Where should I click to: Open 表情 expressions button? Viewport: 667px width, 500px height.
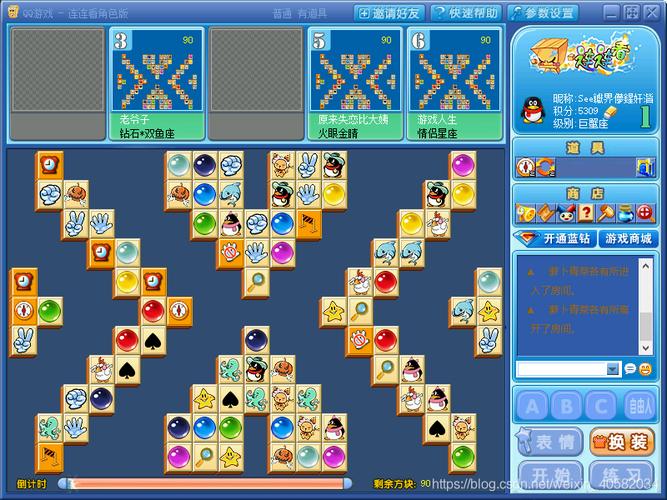[x=549, y=441]
